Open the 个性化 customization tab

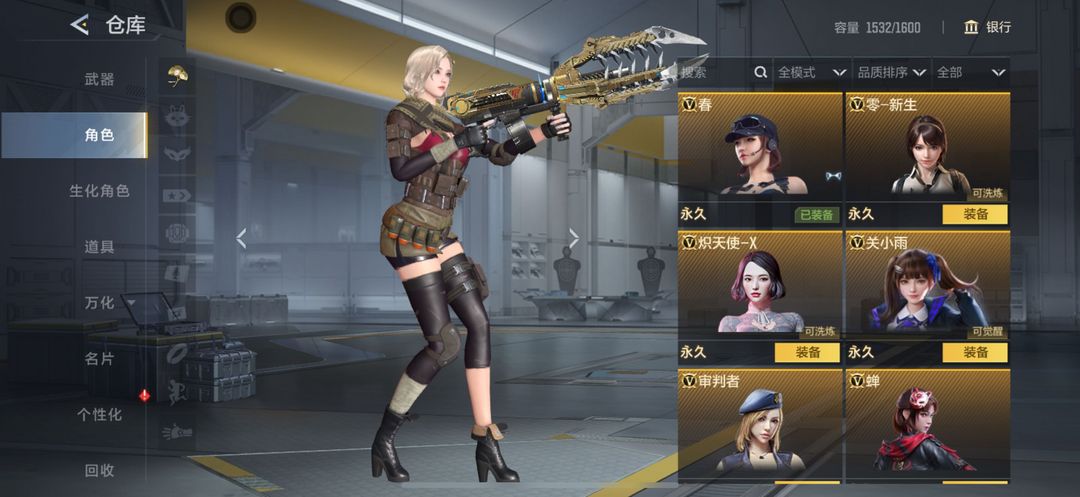point(99,414)
